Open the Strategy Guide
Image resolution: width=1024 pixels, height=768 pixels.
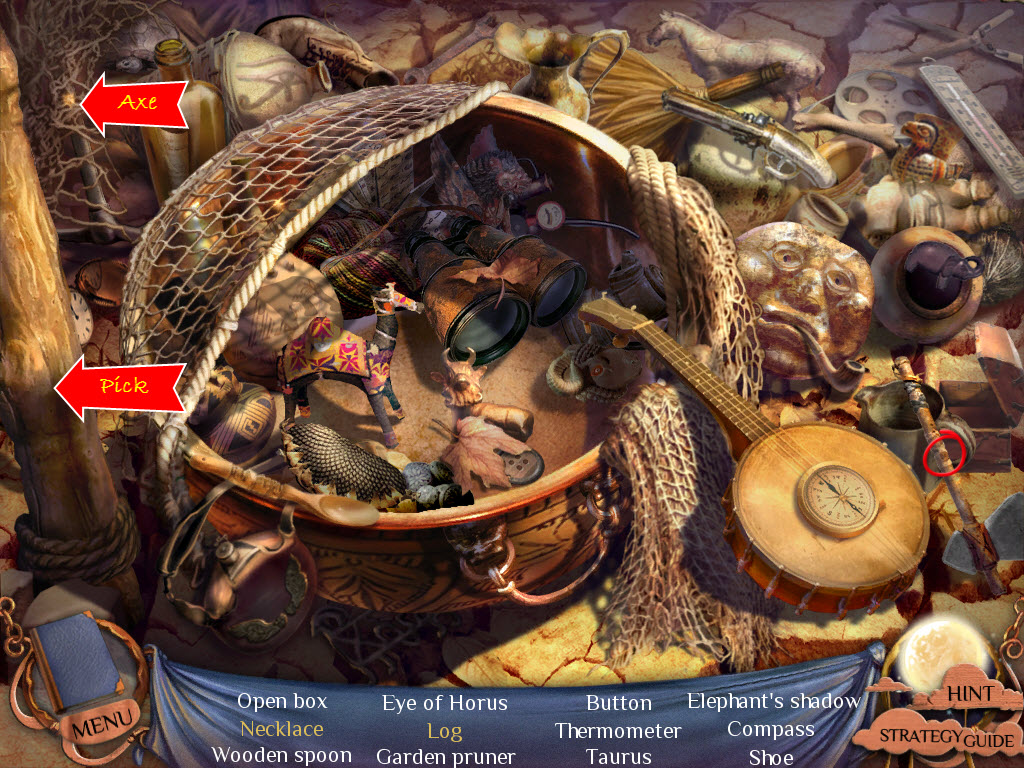click(947, 738)
